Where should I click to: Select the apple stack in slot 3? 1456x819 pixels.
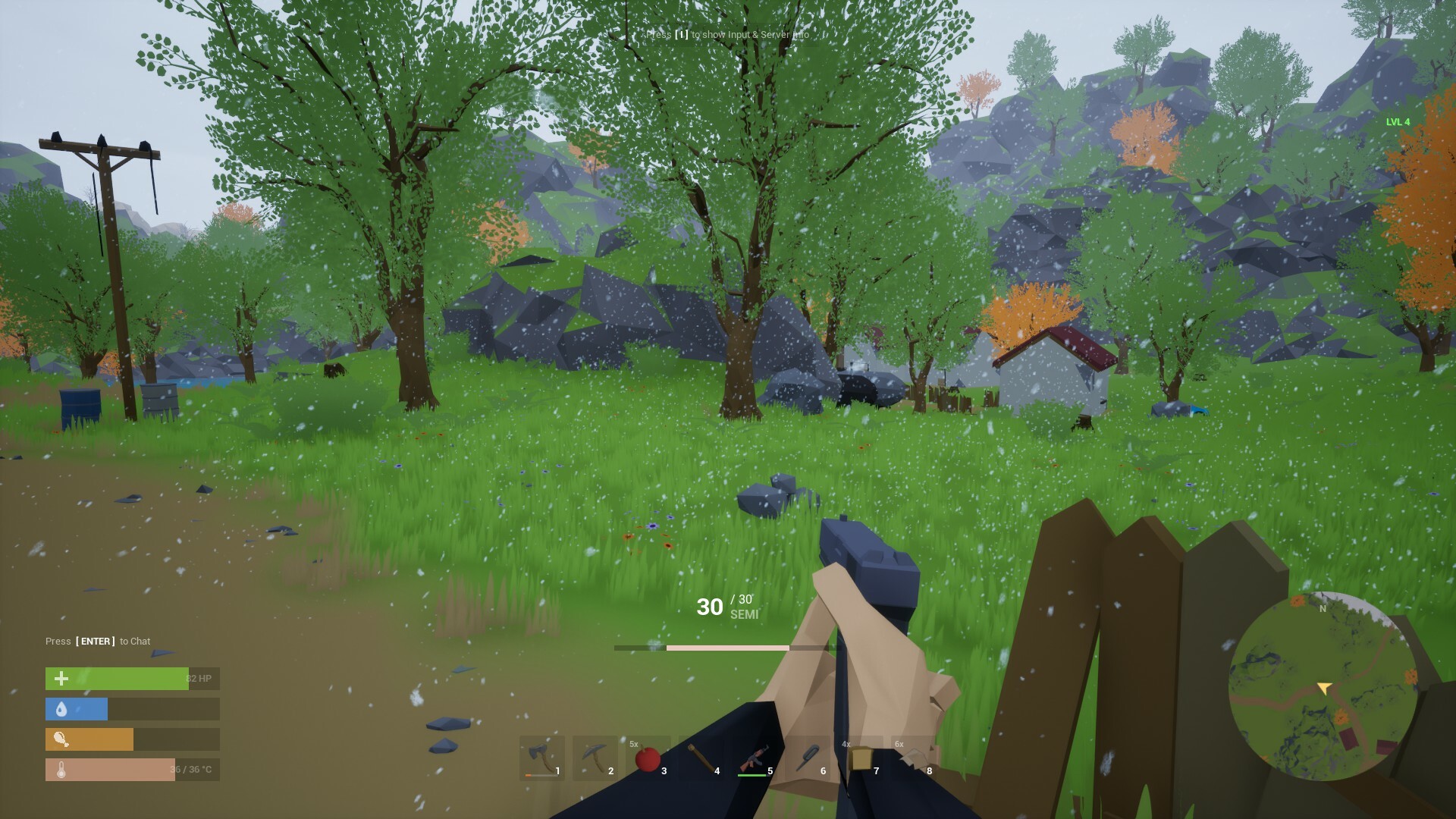click(649, 758)
